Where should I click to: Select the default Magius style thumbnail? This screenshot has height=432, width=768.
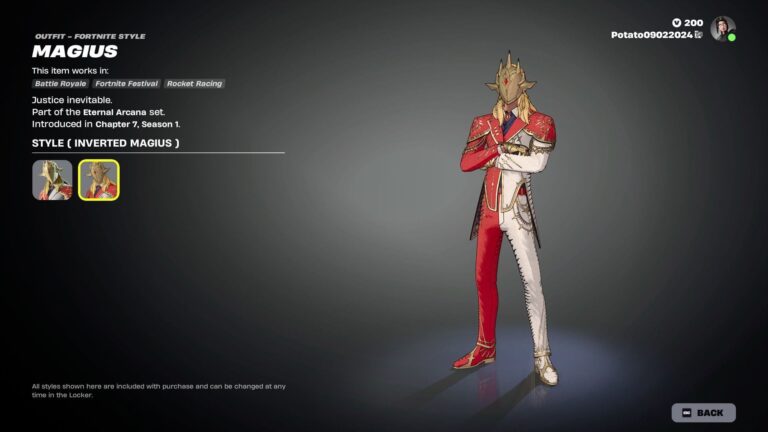[x=52, y=180]
